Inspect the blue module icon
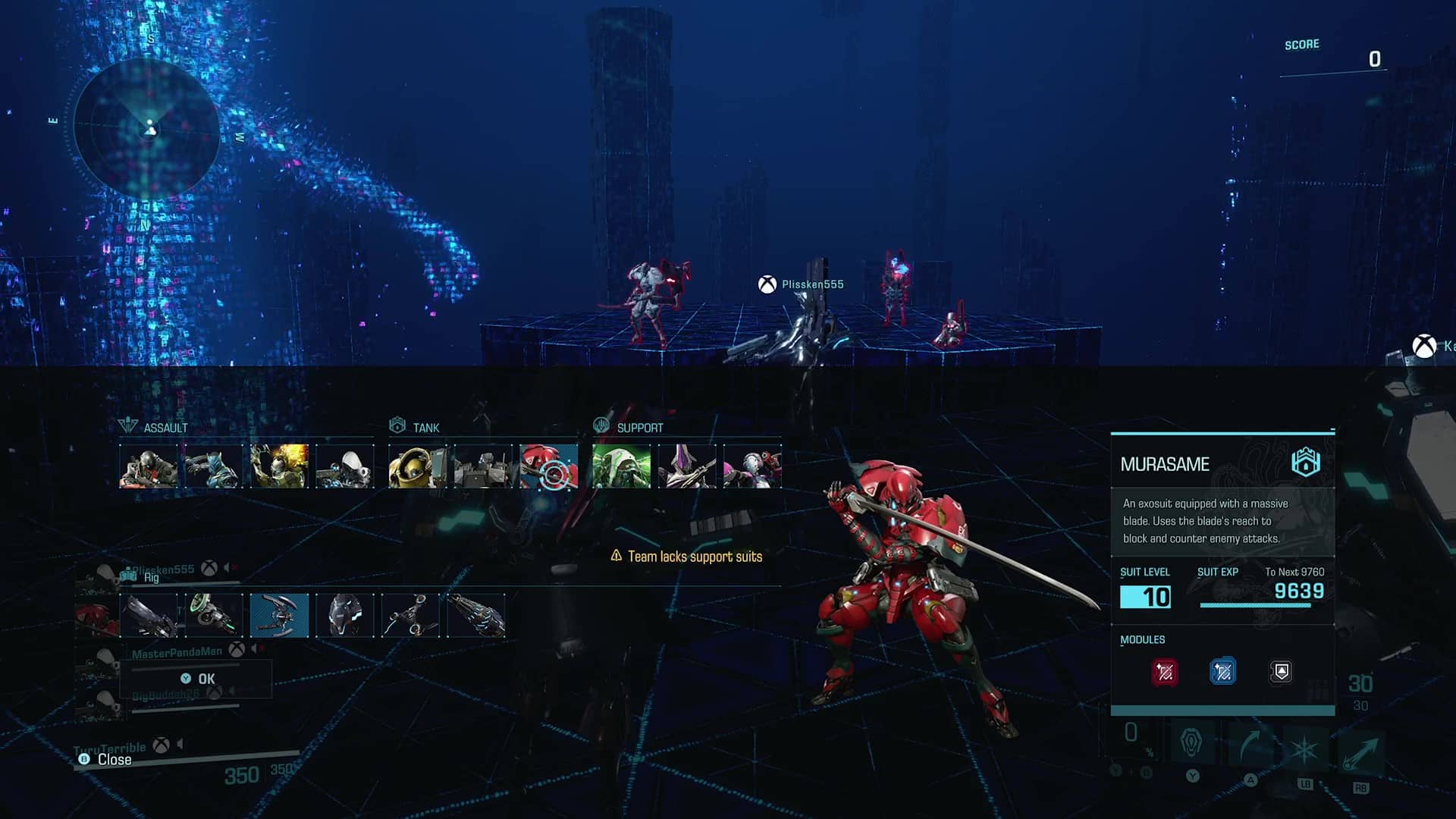The width and height of the screenshot is (1456, 819). coord(1222,672)
